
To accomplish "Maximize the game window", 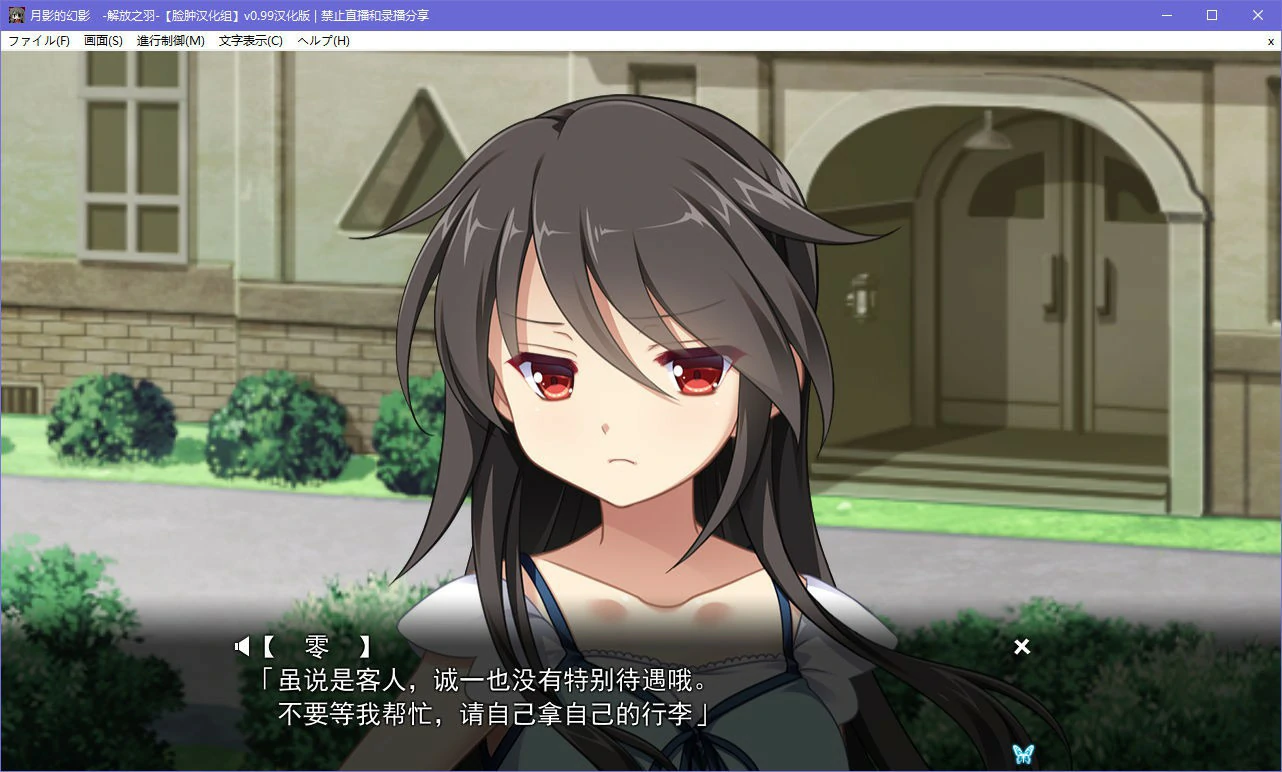I will [x=1211, y=14].
